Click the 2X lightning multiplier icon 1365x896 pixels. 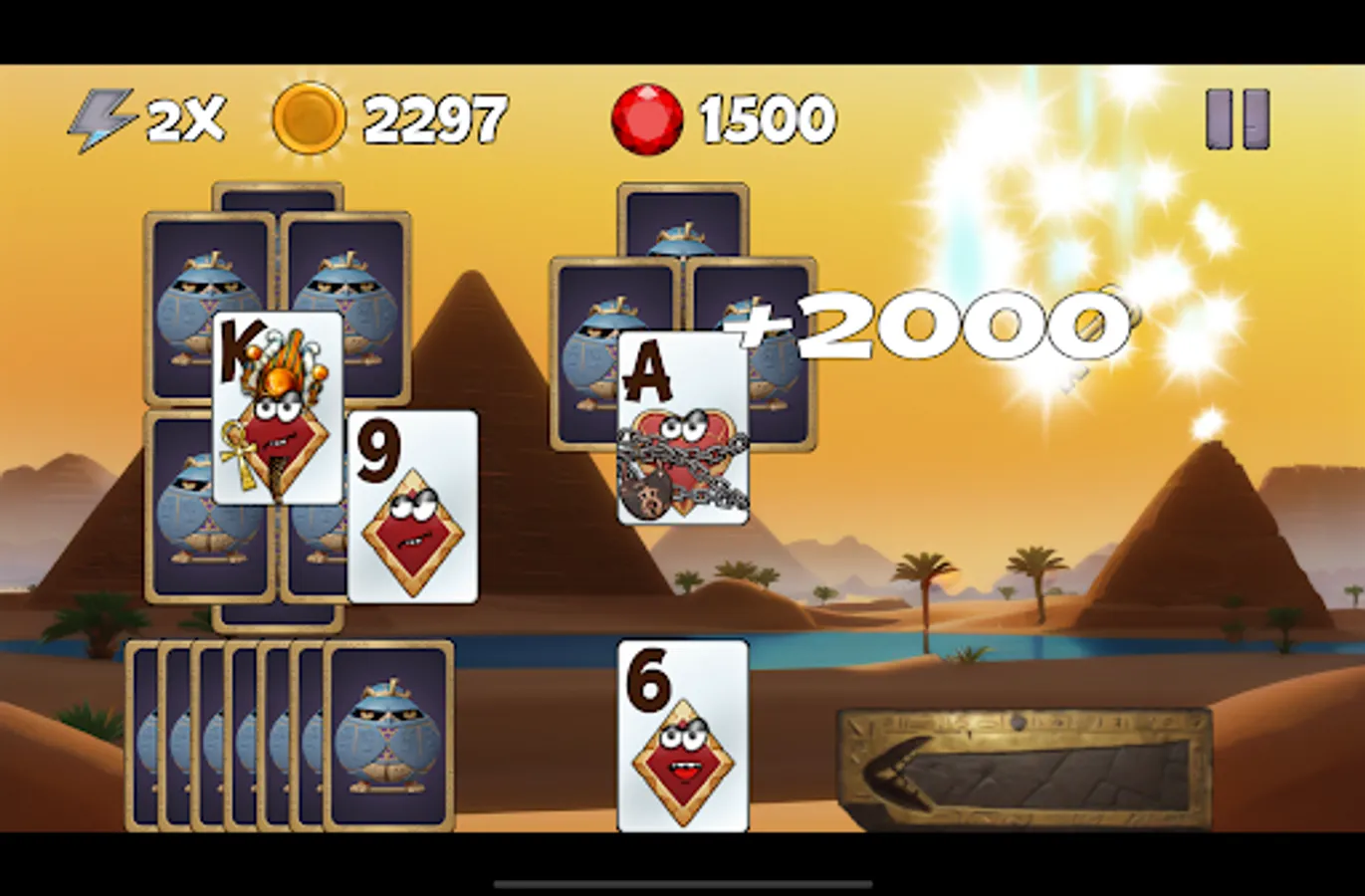pyautogui.click(x=103, y=117)
